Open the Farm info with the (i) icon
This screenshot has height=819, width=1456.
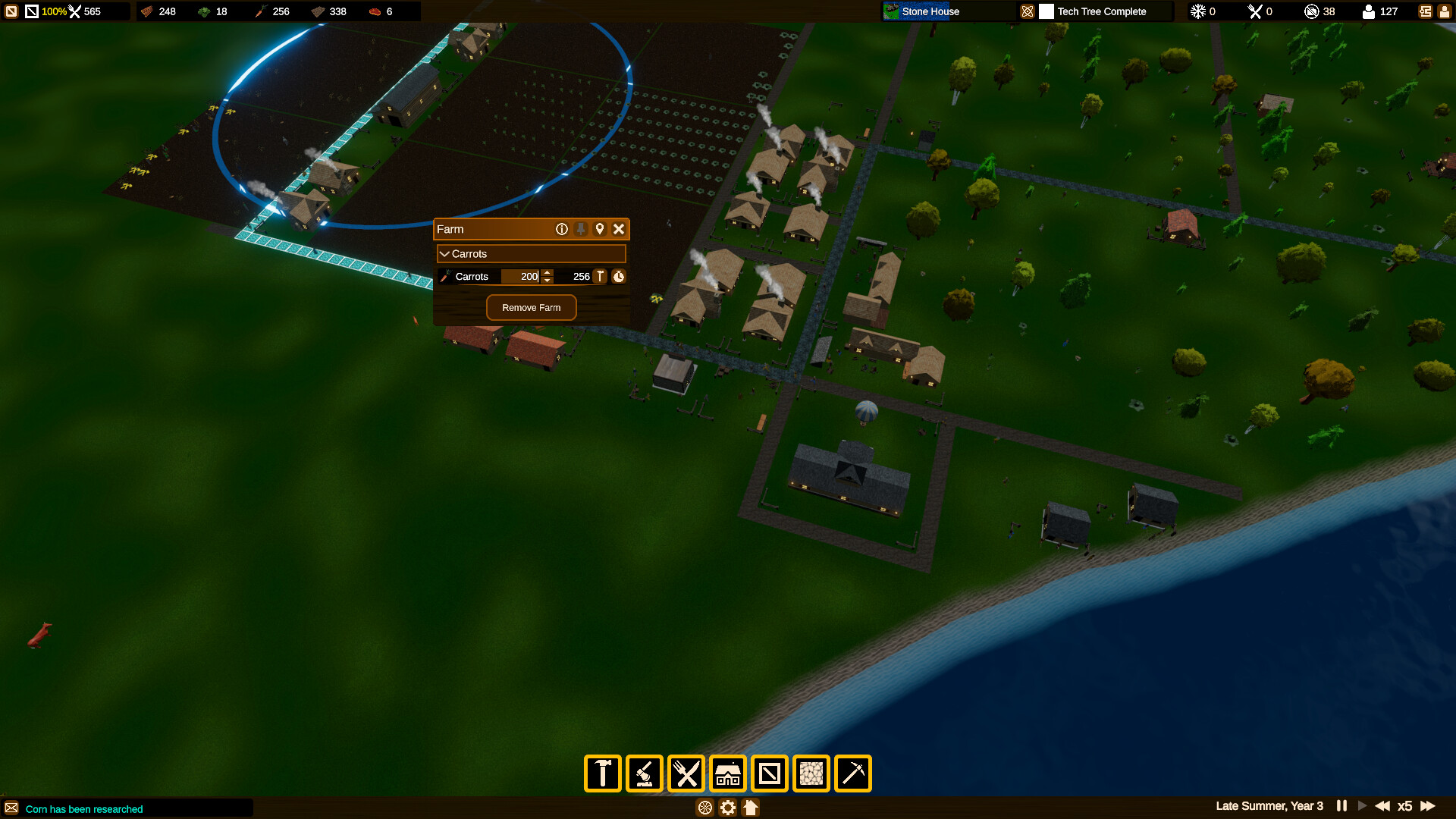561,229
